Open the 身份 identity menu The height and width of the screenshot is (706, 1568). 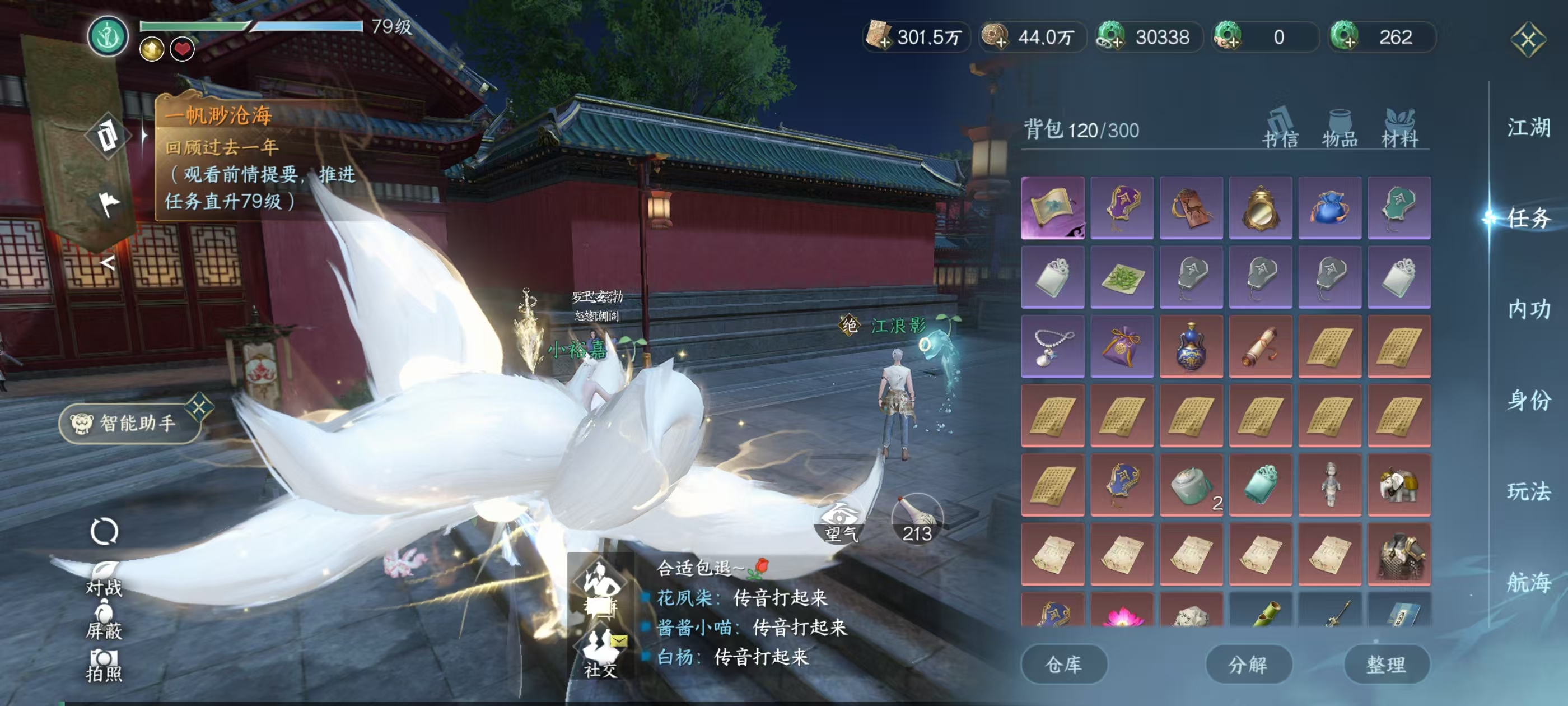pyautogui.click(x=1528, y=400)
